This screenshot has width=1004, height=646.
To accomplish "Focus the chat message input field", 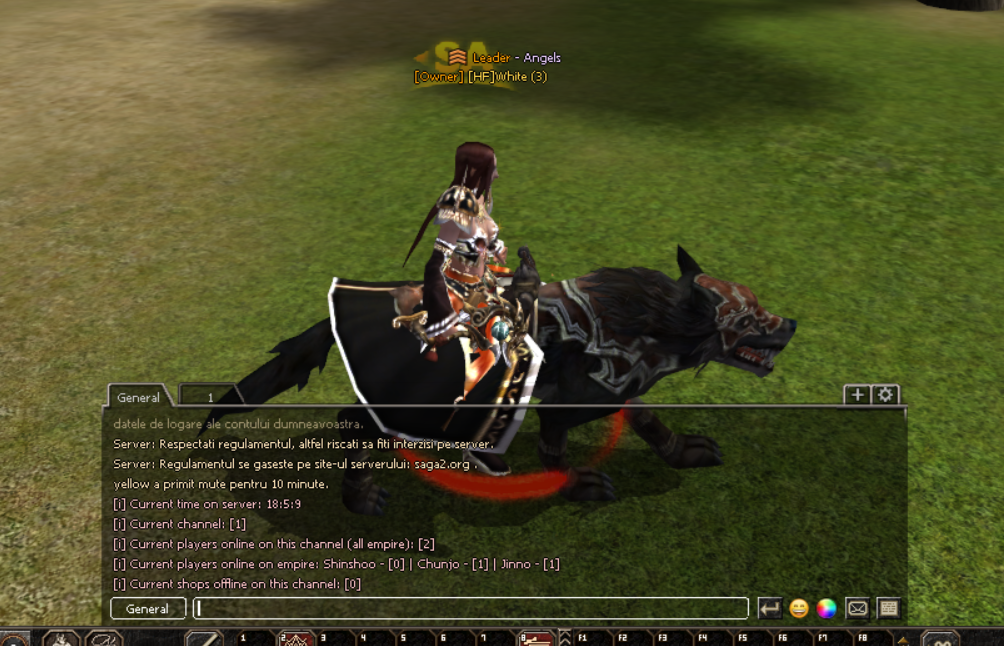I will tap(470, 608).
